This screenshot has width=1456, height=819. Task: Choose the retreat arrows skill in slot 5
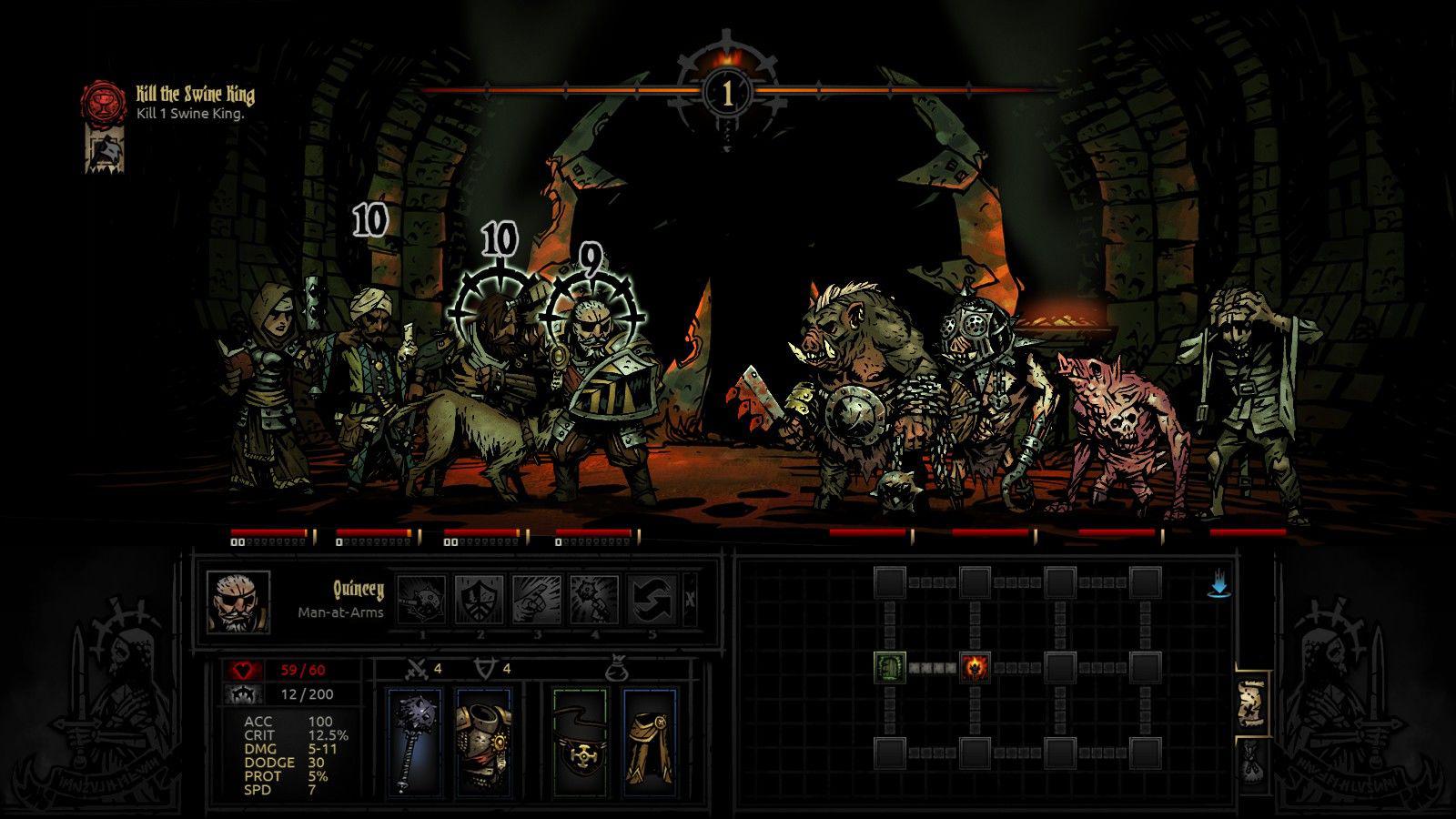(652, 596)
